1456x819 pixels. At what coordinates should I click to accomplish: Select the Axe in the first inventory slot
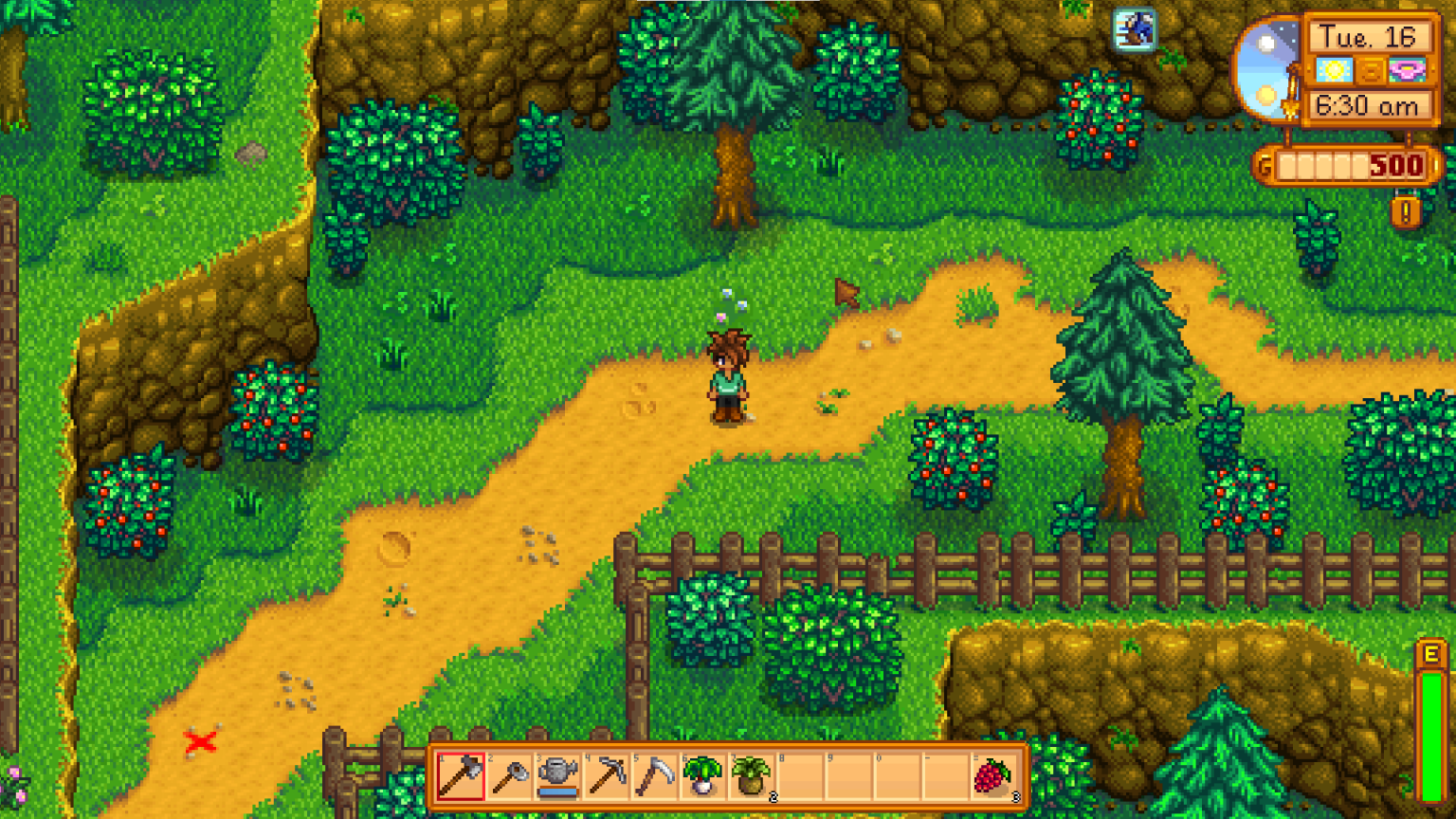pos(462,775)
